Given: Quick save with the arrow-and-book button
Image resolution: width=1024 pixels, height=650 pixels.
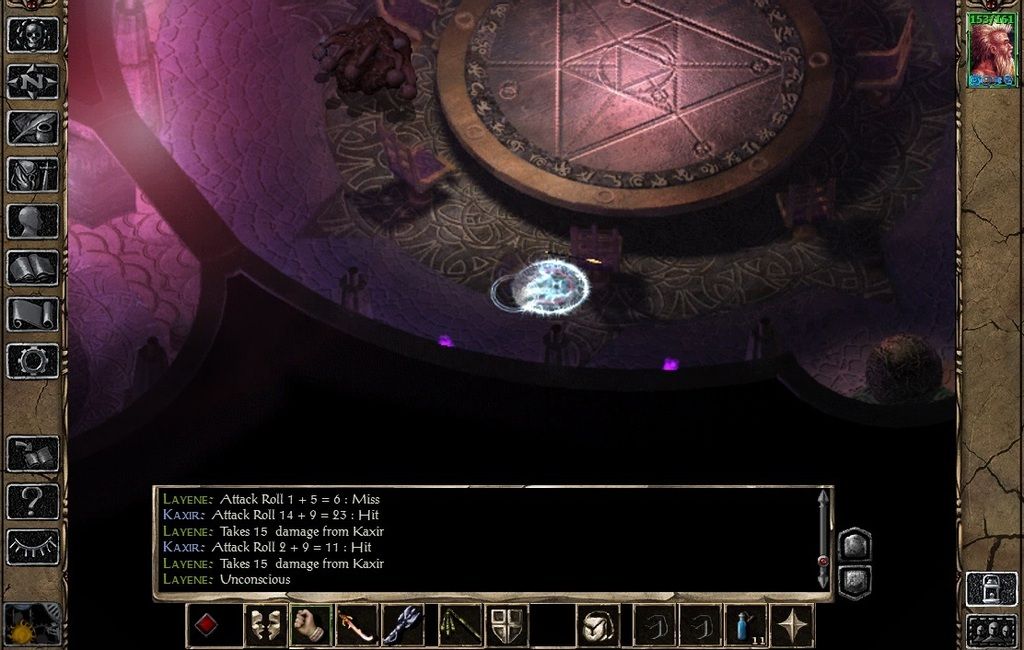Looking at the screenshot, I should click(x=33, y=454).
